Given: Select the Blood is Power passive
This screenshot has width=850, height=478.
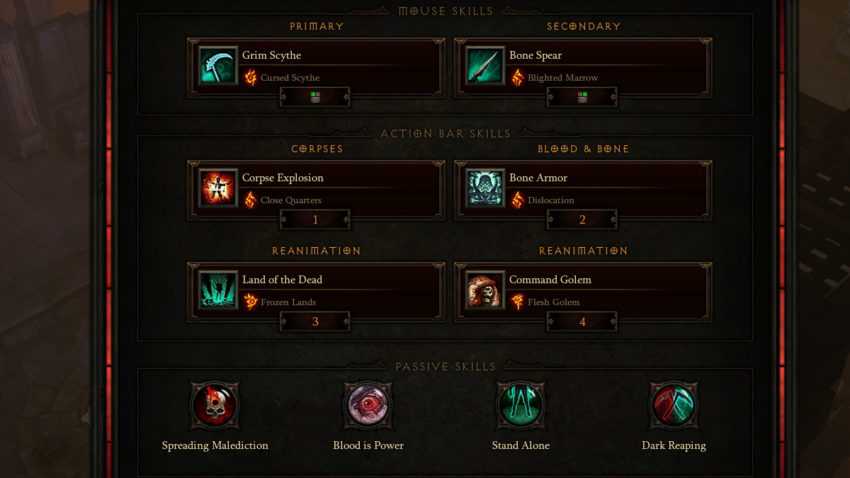Looking at the screenshot, I should click(368, 405).
